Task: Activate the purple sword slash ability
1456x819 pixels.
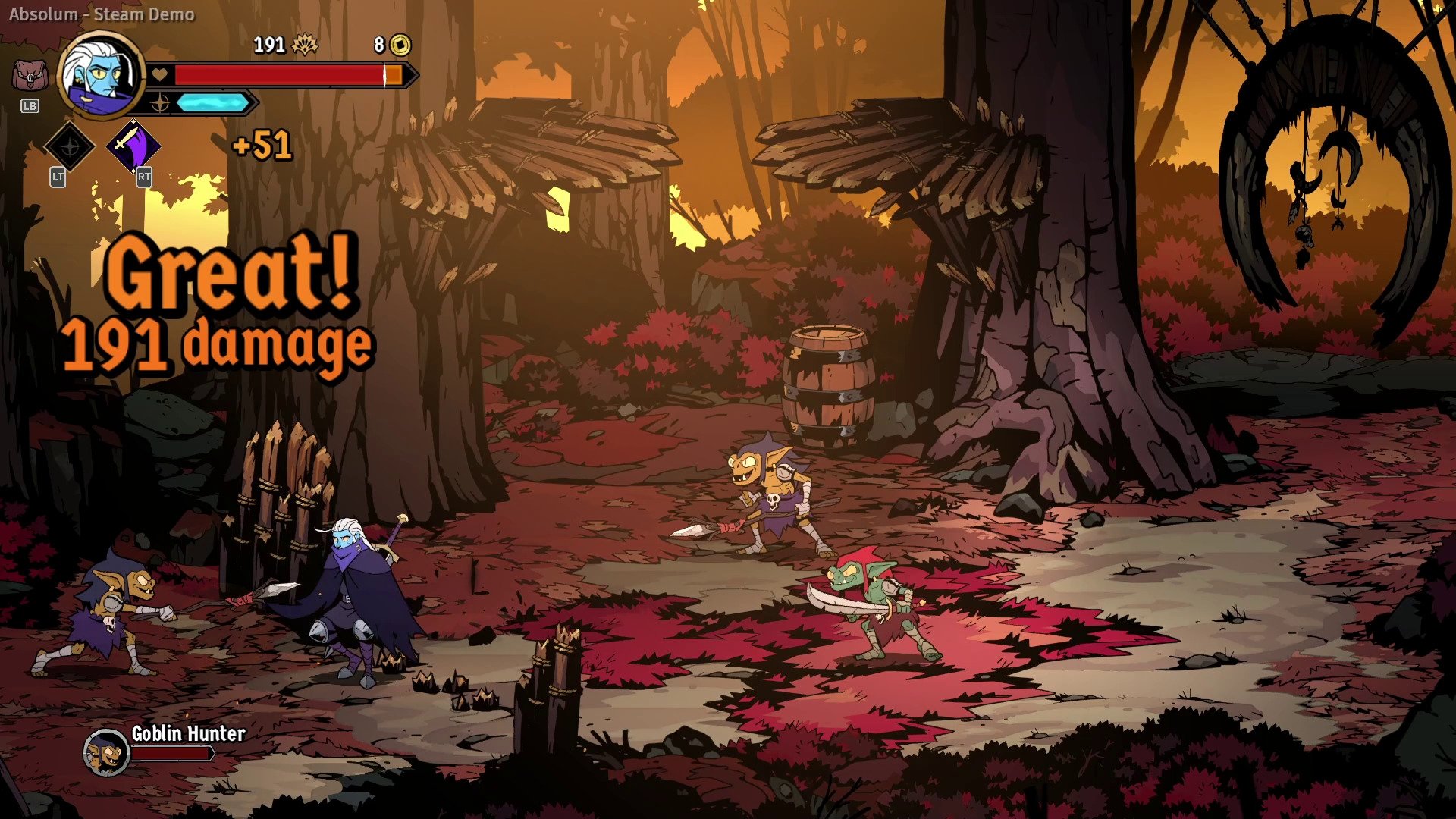Action: tap(133, 145)
